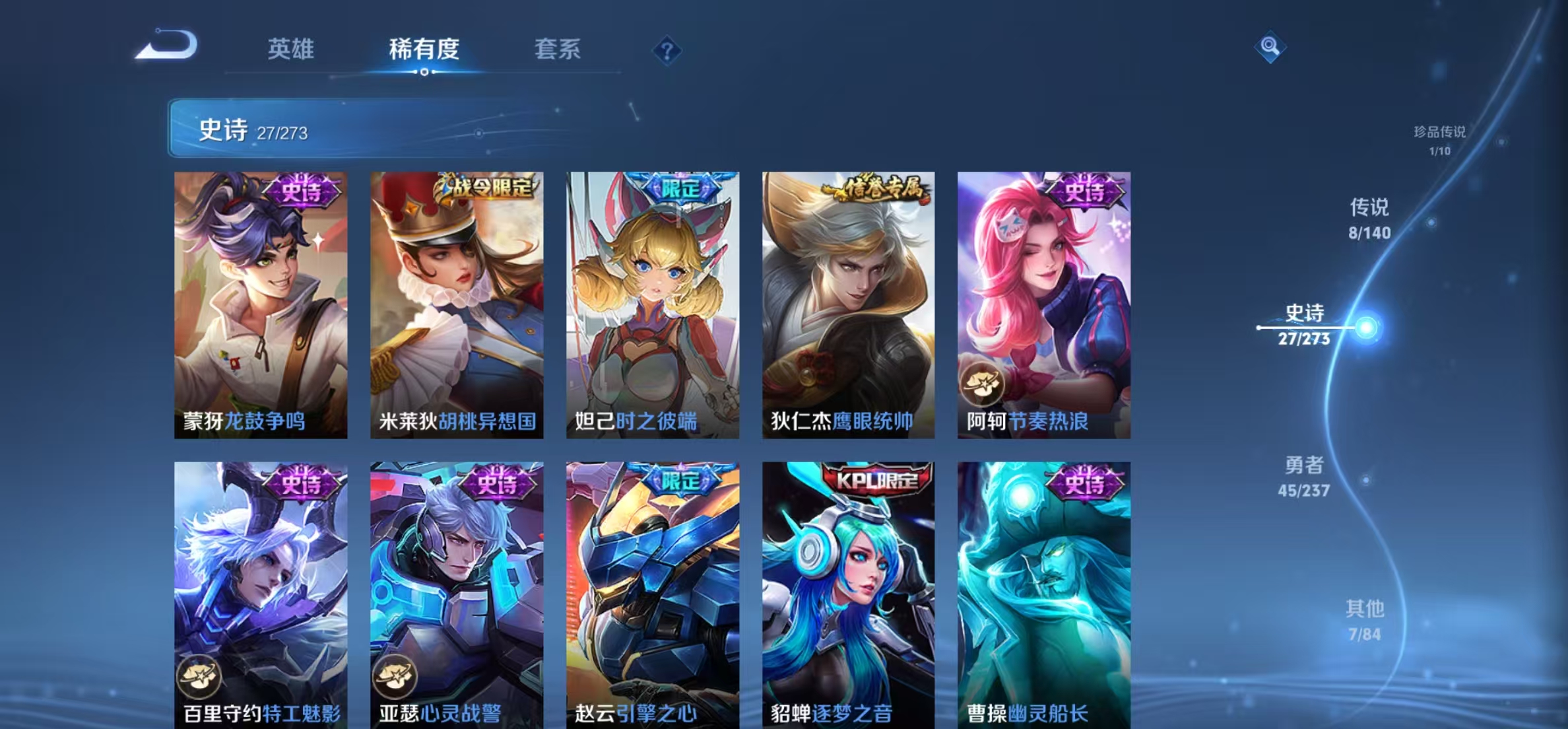
Task: Click the question mark help icon
Action: 667,50
